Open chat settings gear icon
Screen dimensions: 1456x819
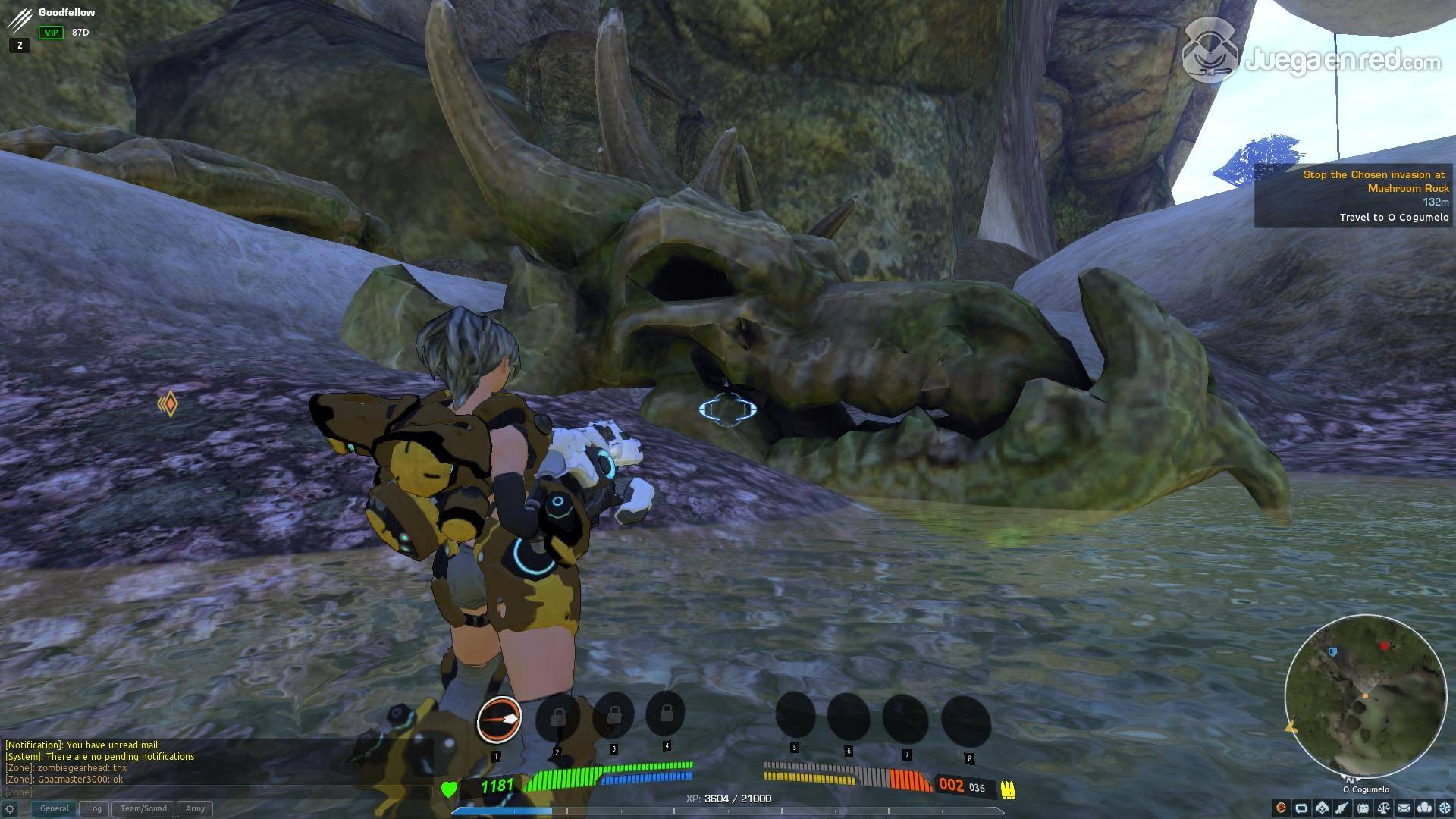pos(10,809)
